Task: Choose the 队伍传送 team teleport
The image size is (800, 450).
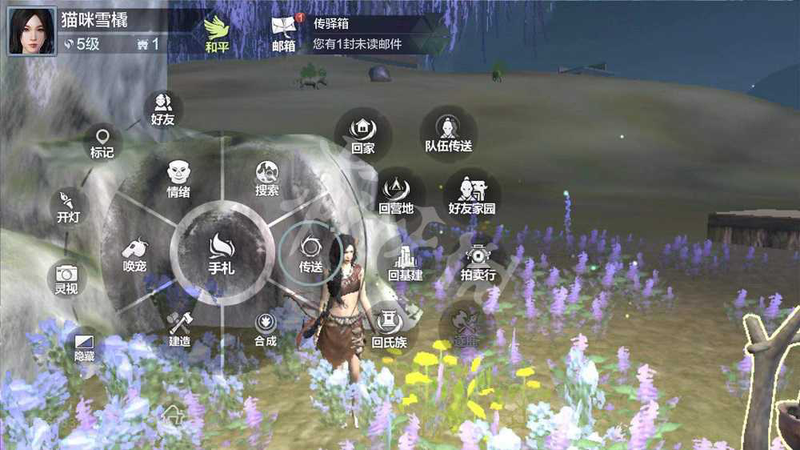Action: [448, 131]
